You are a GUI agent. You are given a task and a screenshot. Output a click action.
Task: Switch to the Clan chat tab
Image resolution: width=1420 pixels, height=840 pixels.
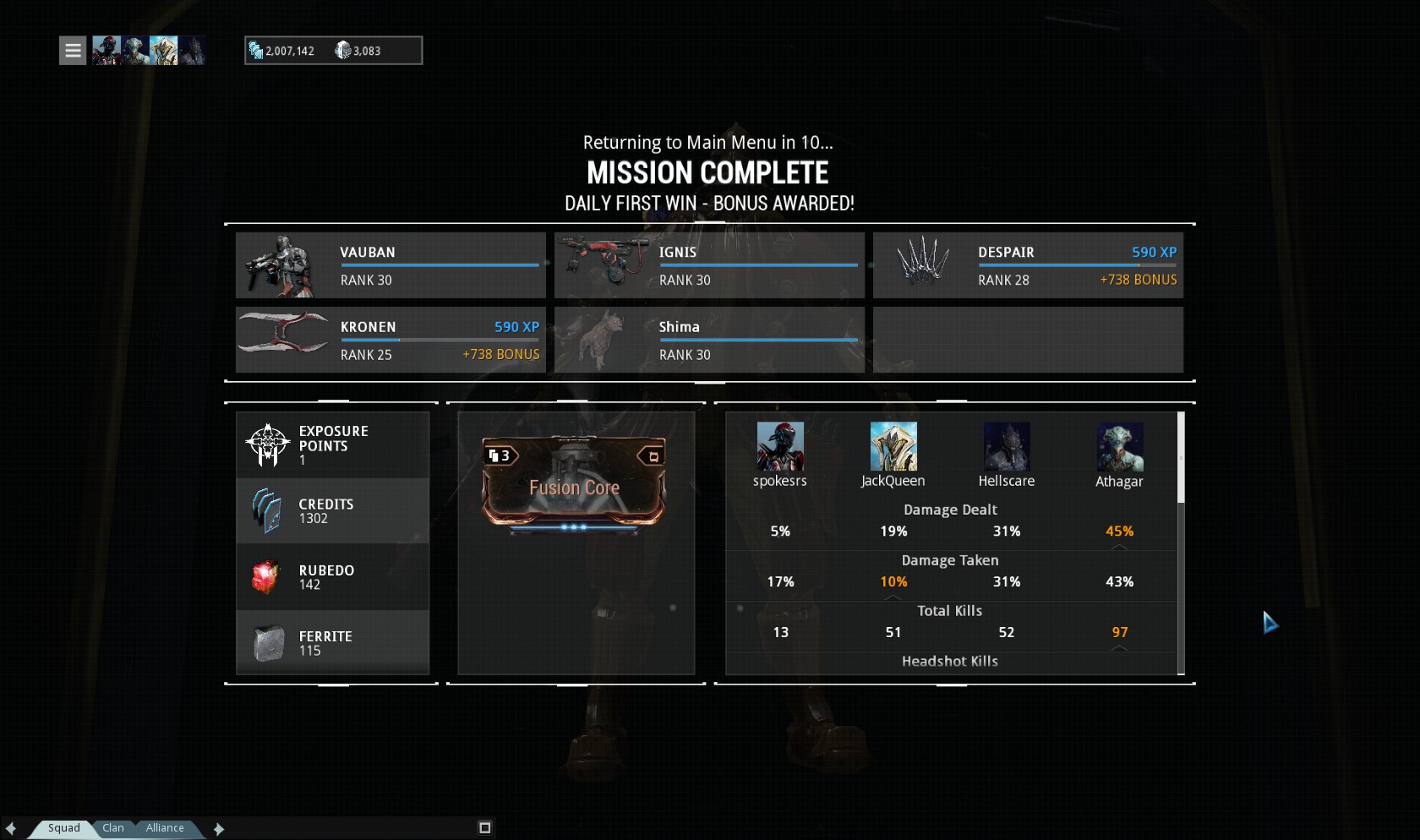113,828
